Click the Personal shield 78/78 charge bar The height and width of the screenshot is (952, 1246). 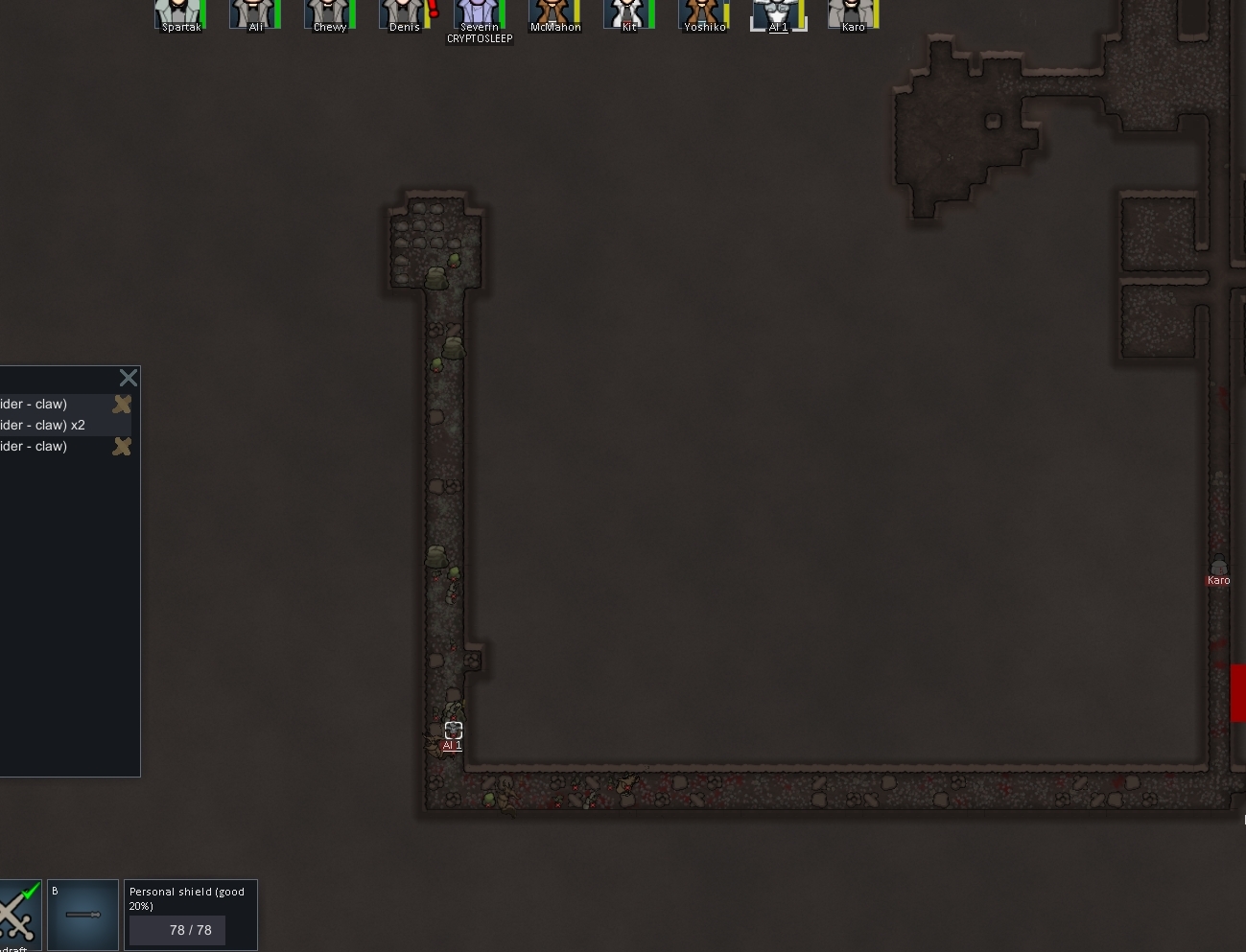(176, 930)
